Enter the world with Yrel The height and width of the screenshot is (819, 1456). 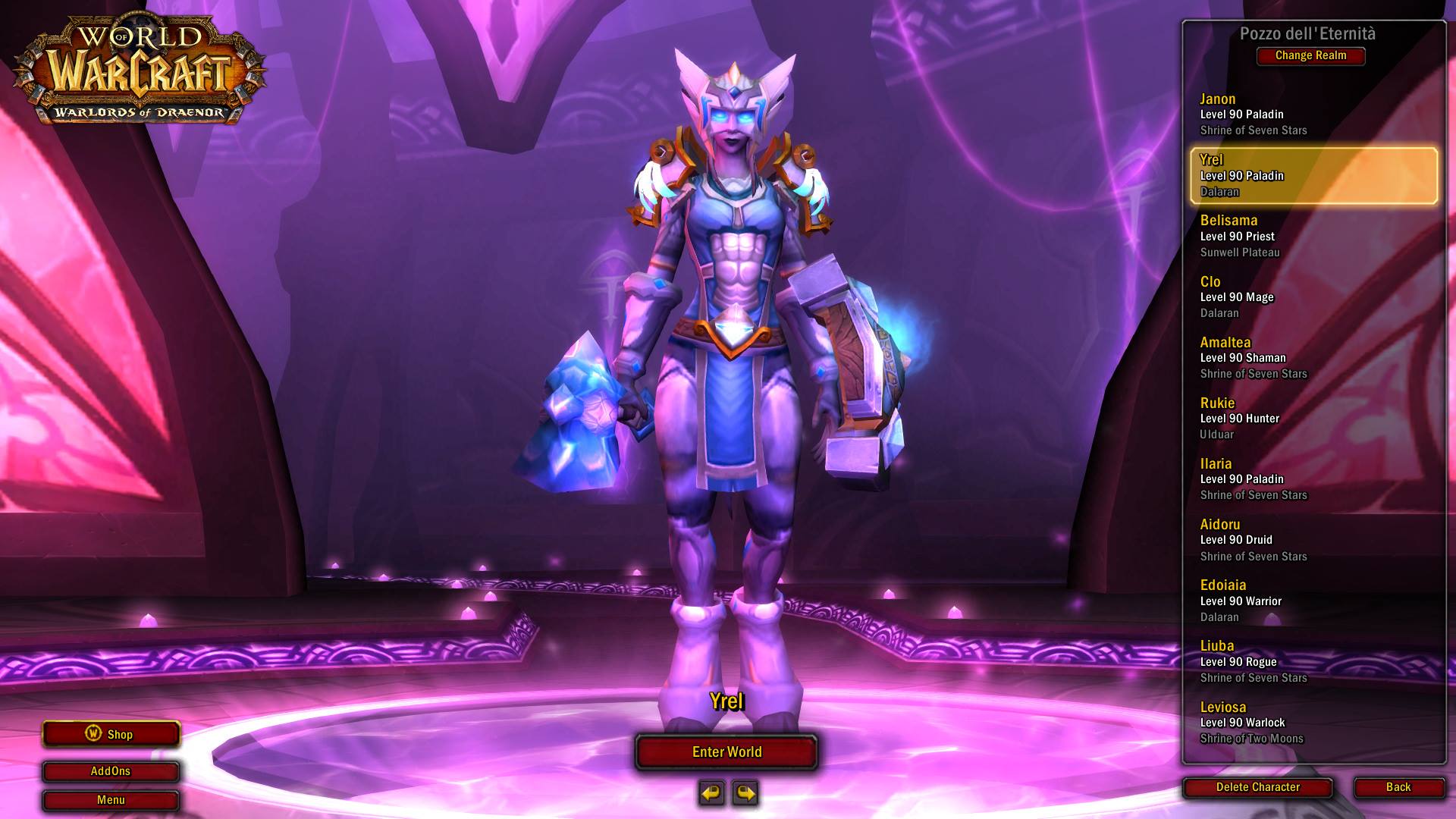tap(726, 752)
